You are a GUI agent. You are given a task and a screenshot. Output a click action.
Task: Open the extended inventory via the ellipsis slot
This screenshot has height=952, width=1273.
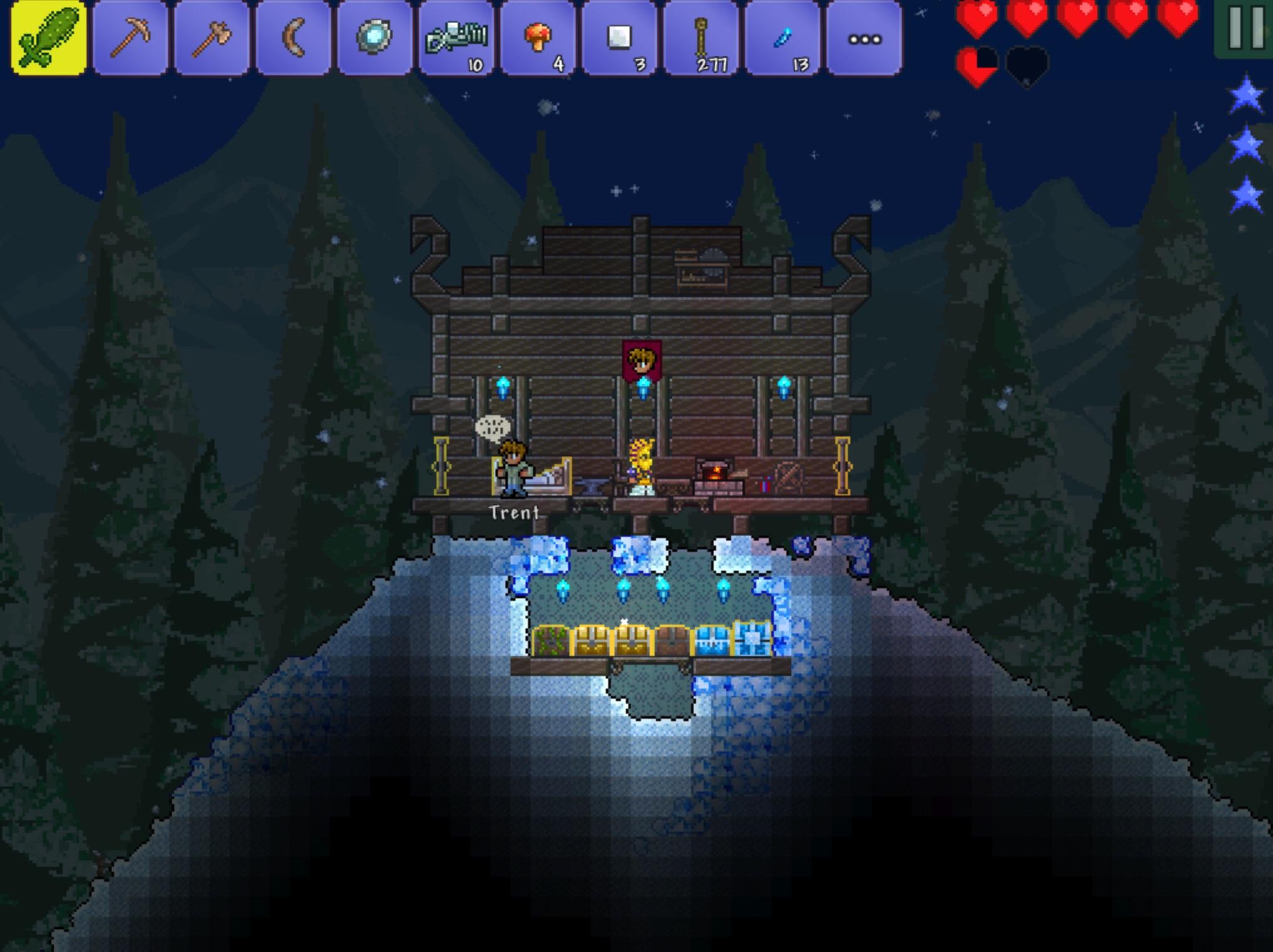[x=864, y=38]
